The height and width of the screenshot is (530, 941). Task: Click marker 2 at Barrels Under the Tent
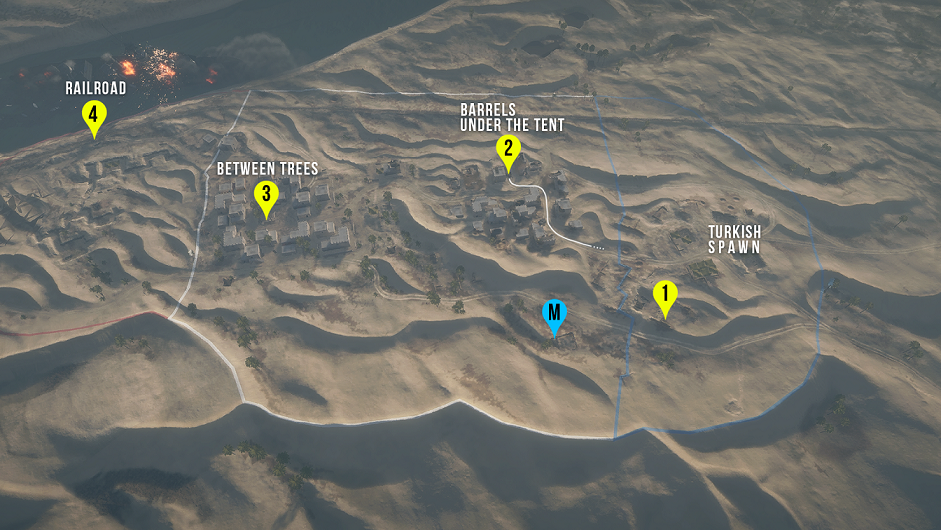508,150
